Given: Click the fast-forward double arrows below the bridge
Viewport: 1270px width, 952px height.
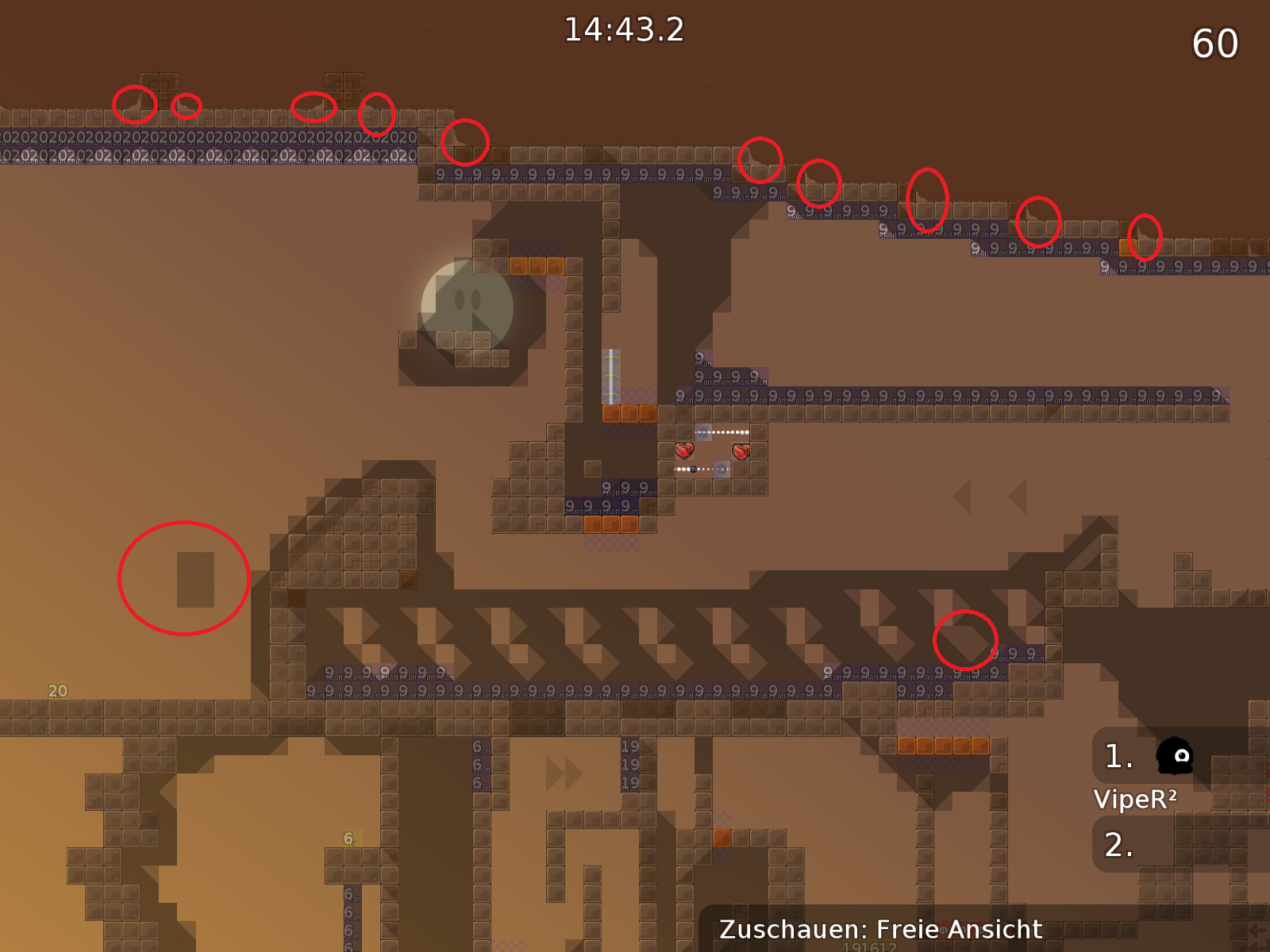Looking at the screenshot, I should (564, 775).
